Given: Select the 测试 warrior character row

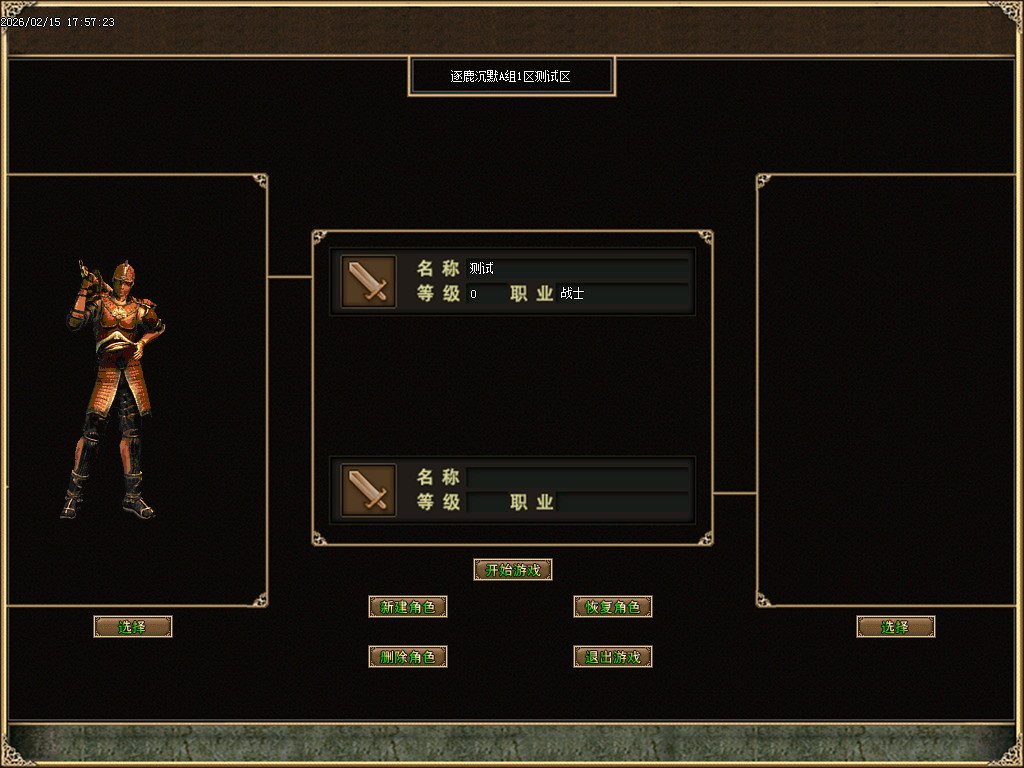Looking at the screenshot, I should [512, 281].
